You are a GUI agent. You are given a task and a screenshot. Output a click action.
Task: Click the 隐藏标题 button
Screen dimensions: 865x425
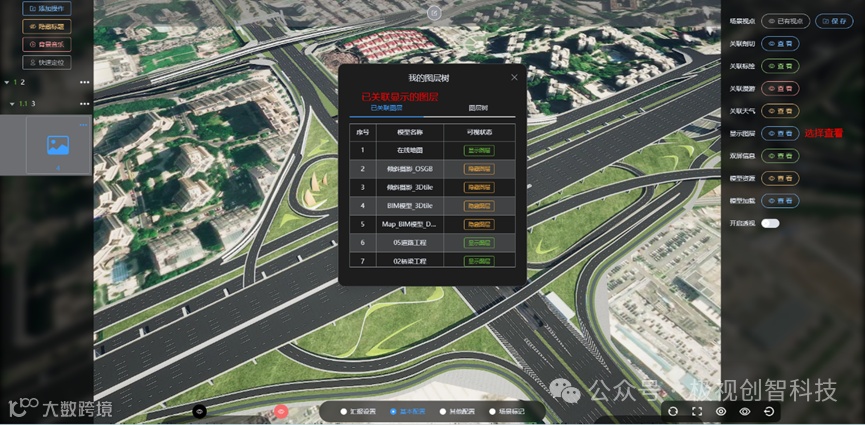point(48,26)
